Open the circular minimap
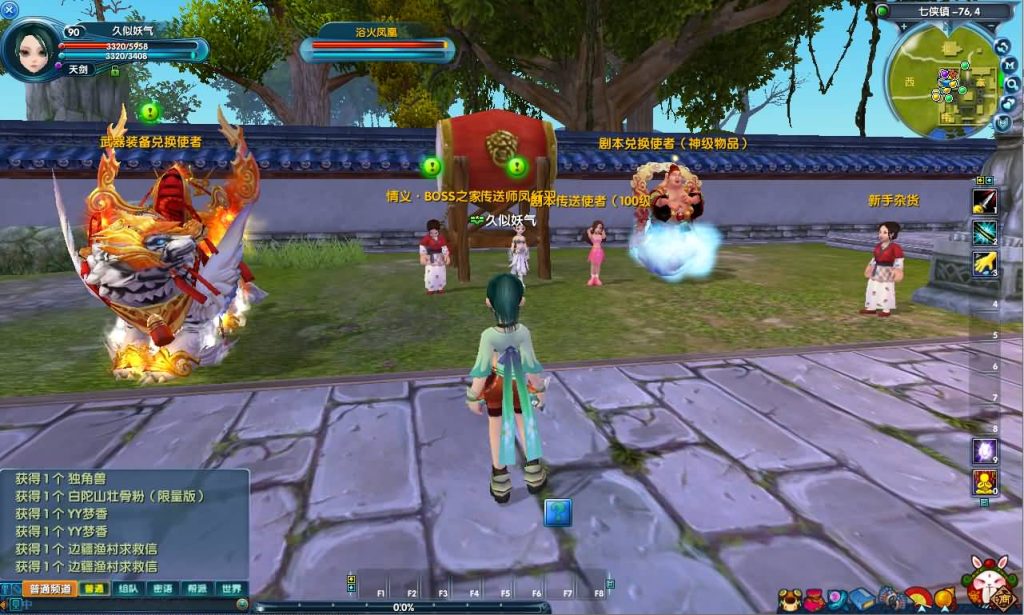 (943, 79)
